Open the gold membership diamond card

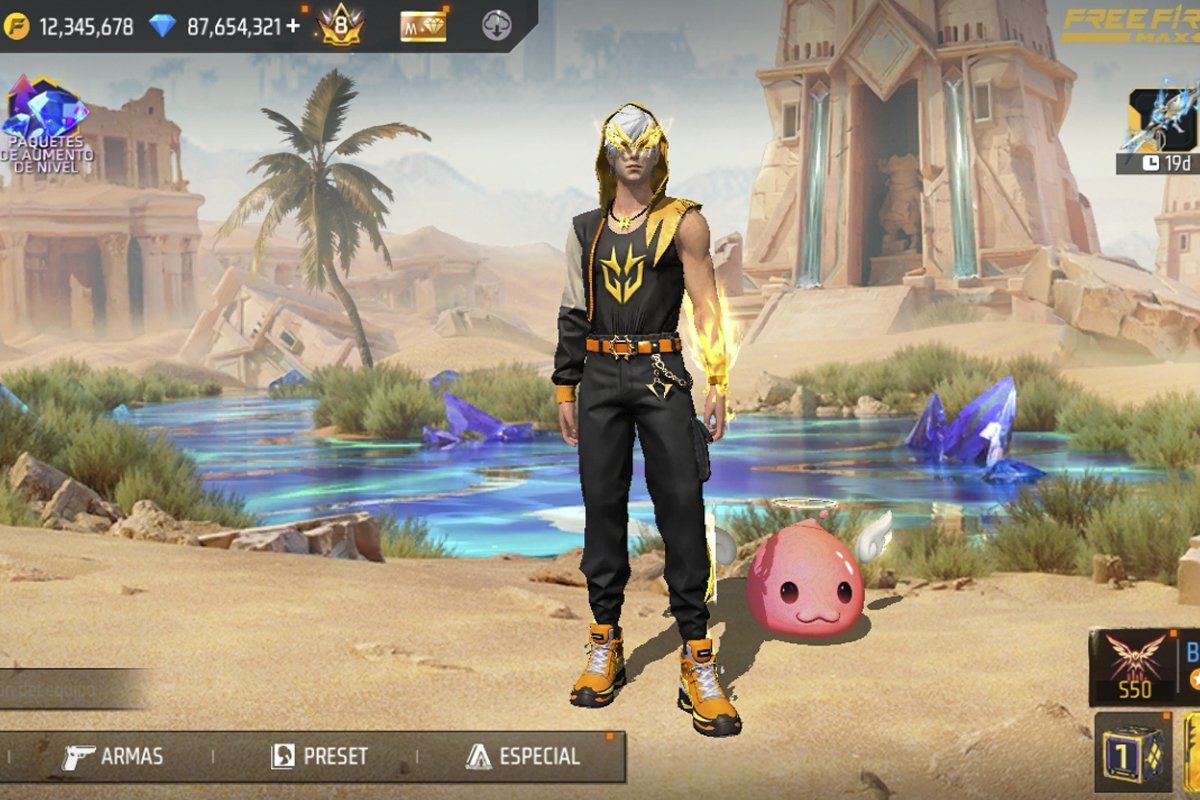coord(423,26)
